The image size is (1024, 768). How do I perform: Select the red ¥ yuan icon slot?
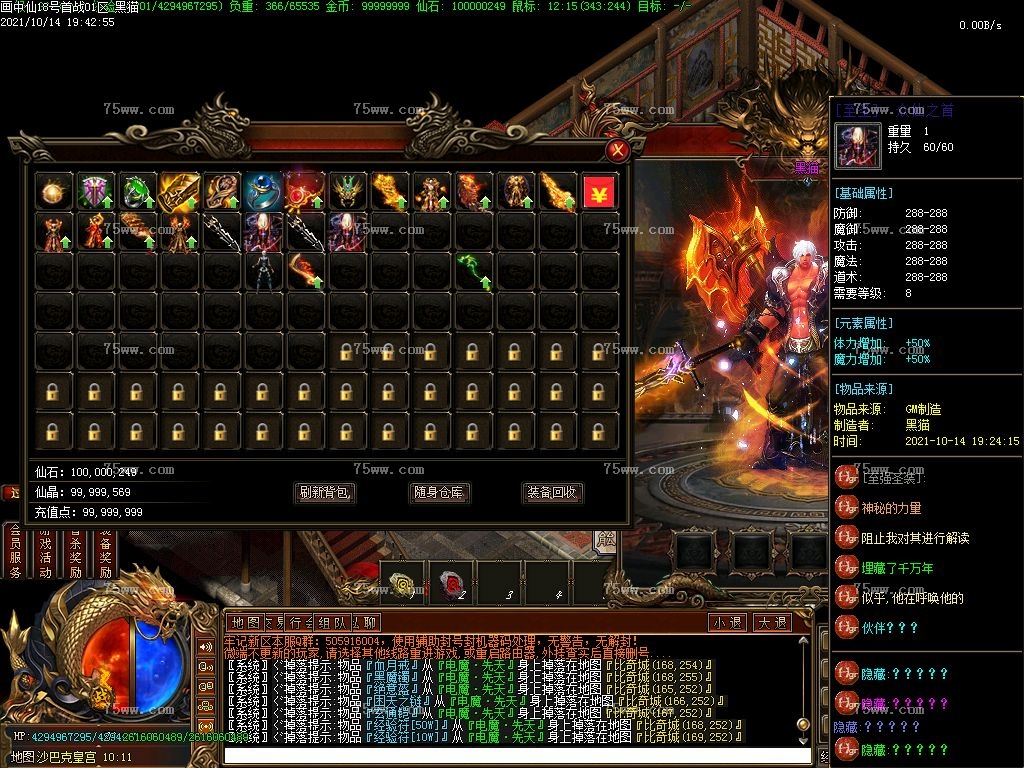pyautogui.click(x=600, y=191)
